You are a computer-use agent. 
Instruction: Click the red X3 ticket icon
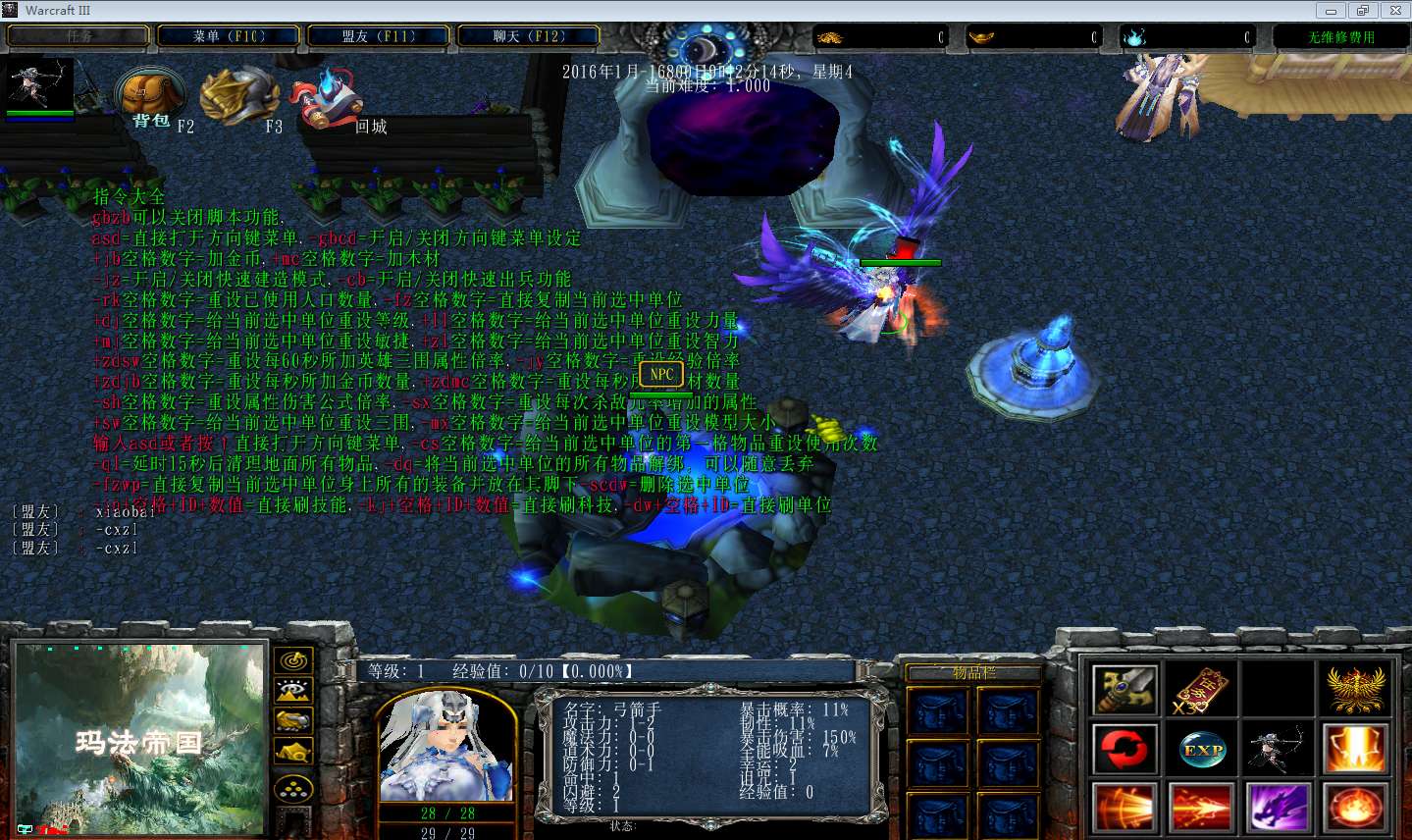point(1201,690)
